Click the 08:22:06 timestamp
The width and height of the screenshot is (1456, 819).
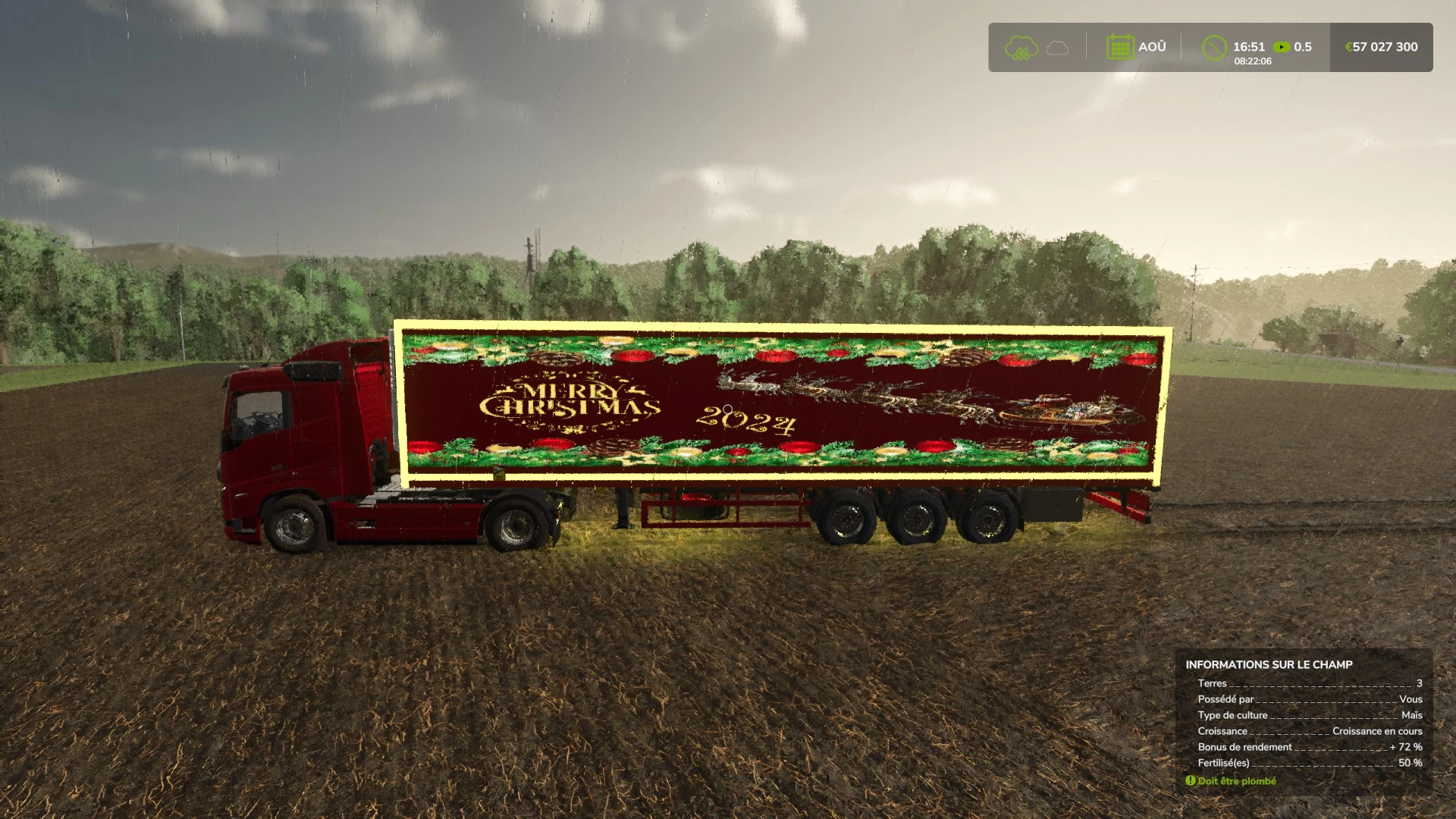[x=1252, y=62]
